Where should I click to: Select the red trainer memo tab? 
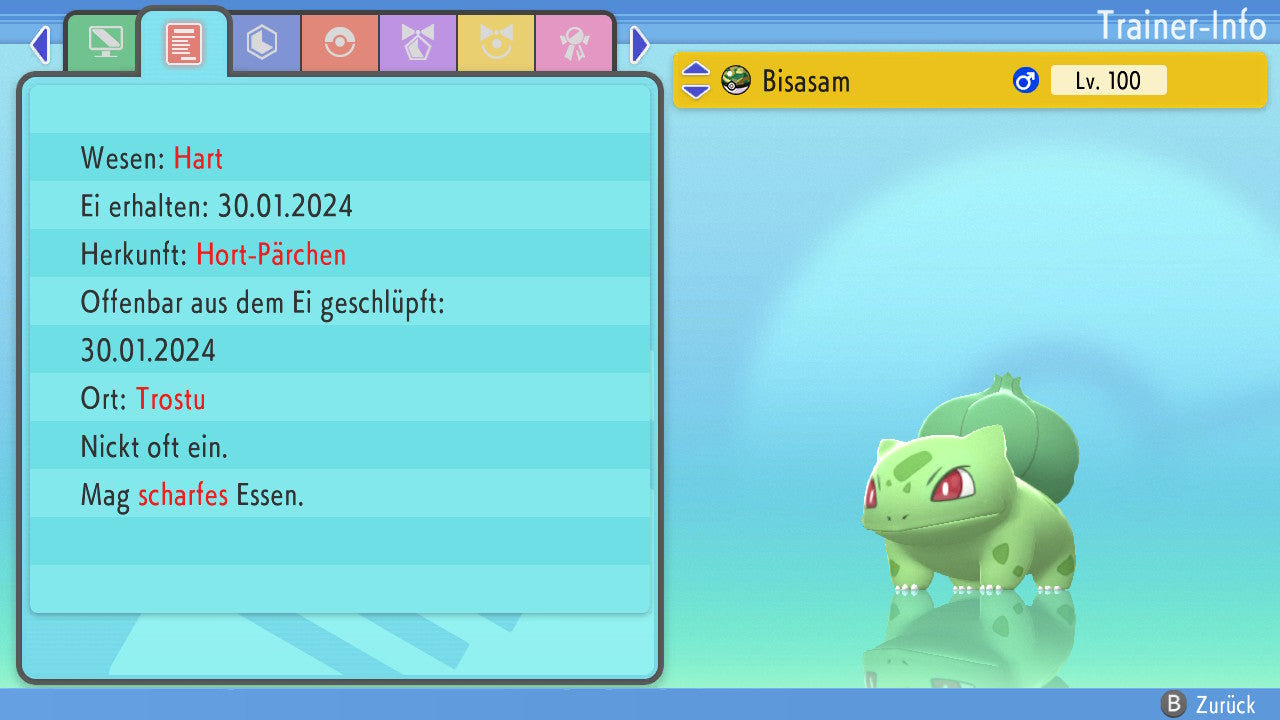point(184,44)
